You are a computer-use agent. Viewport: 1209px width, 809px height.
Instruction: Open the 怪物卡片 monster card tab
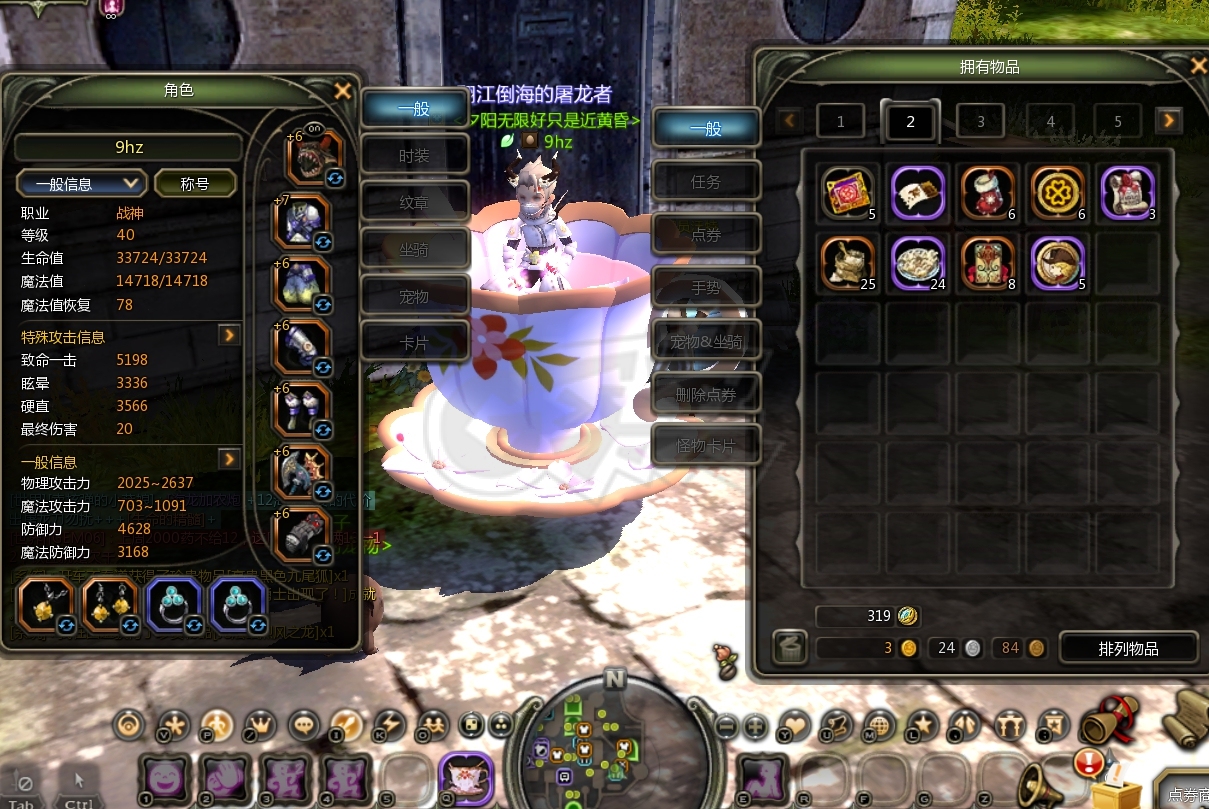[x=706, y=445]
